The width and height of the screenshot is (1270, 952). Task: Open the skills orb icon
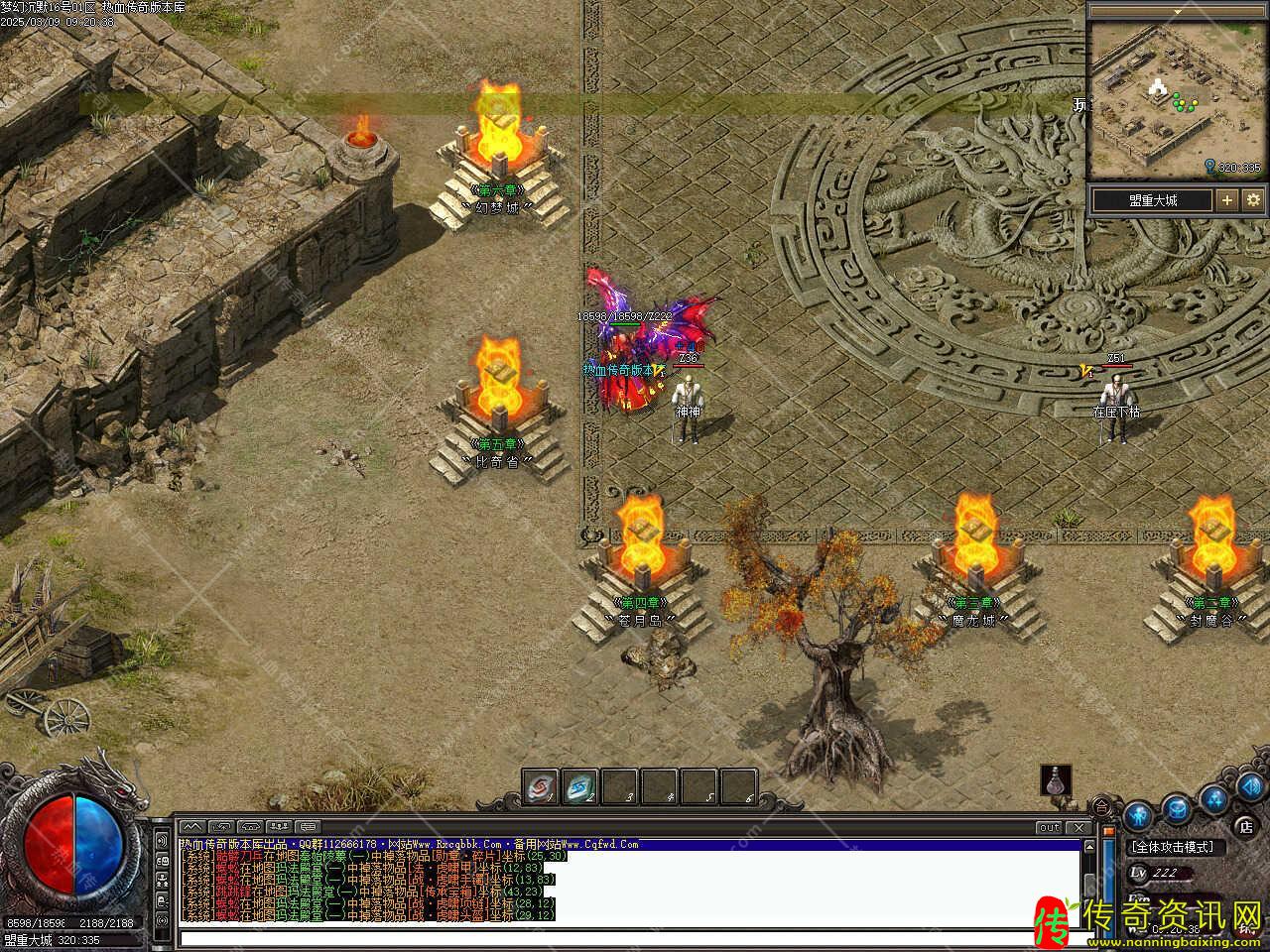[x=1213, y=799]
